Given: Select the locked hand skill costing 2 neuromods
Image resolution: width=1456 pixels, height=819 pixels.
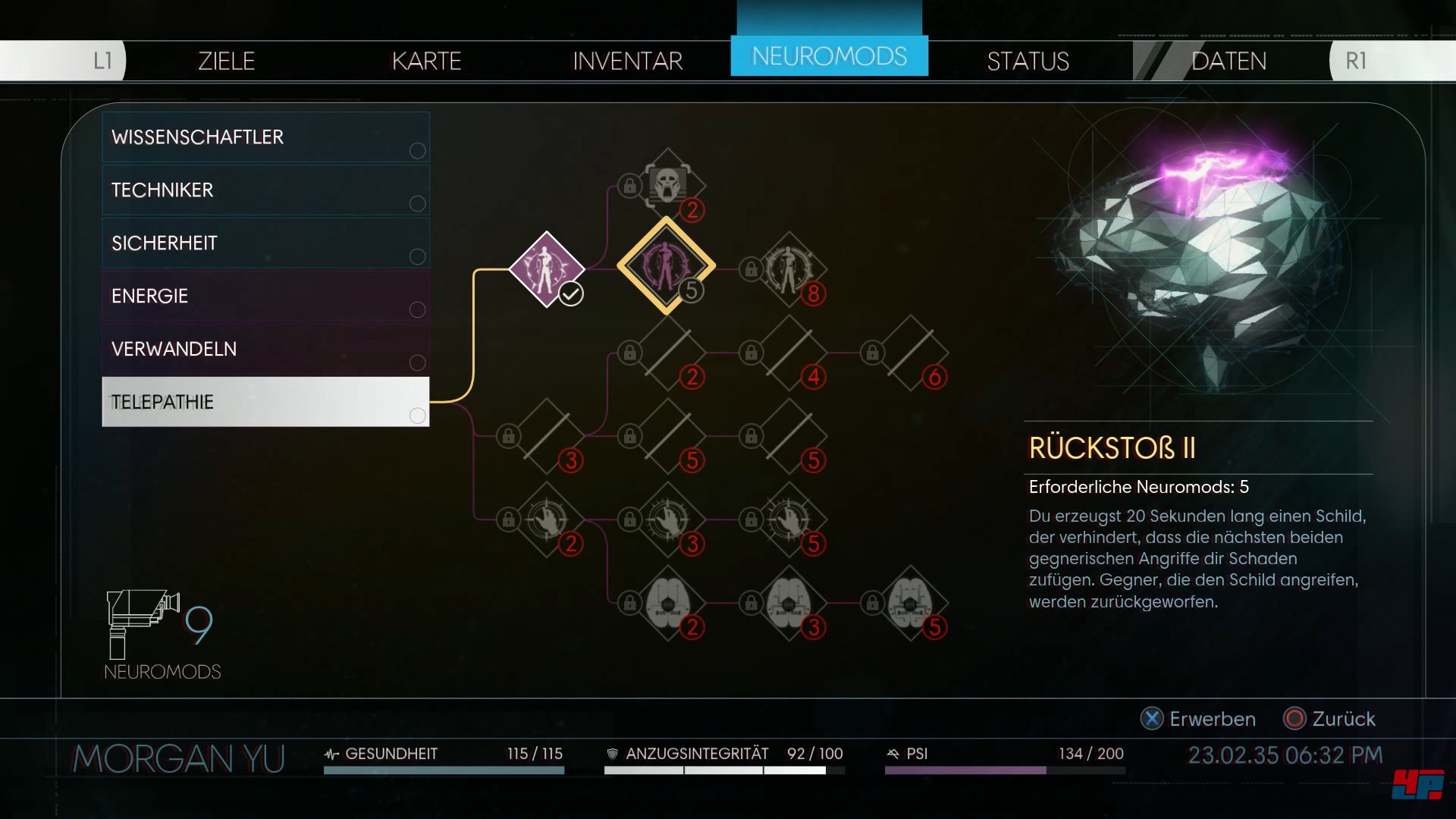Looking at the screenshot, I should (x=546, y=519).
